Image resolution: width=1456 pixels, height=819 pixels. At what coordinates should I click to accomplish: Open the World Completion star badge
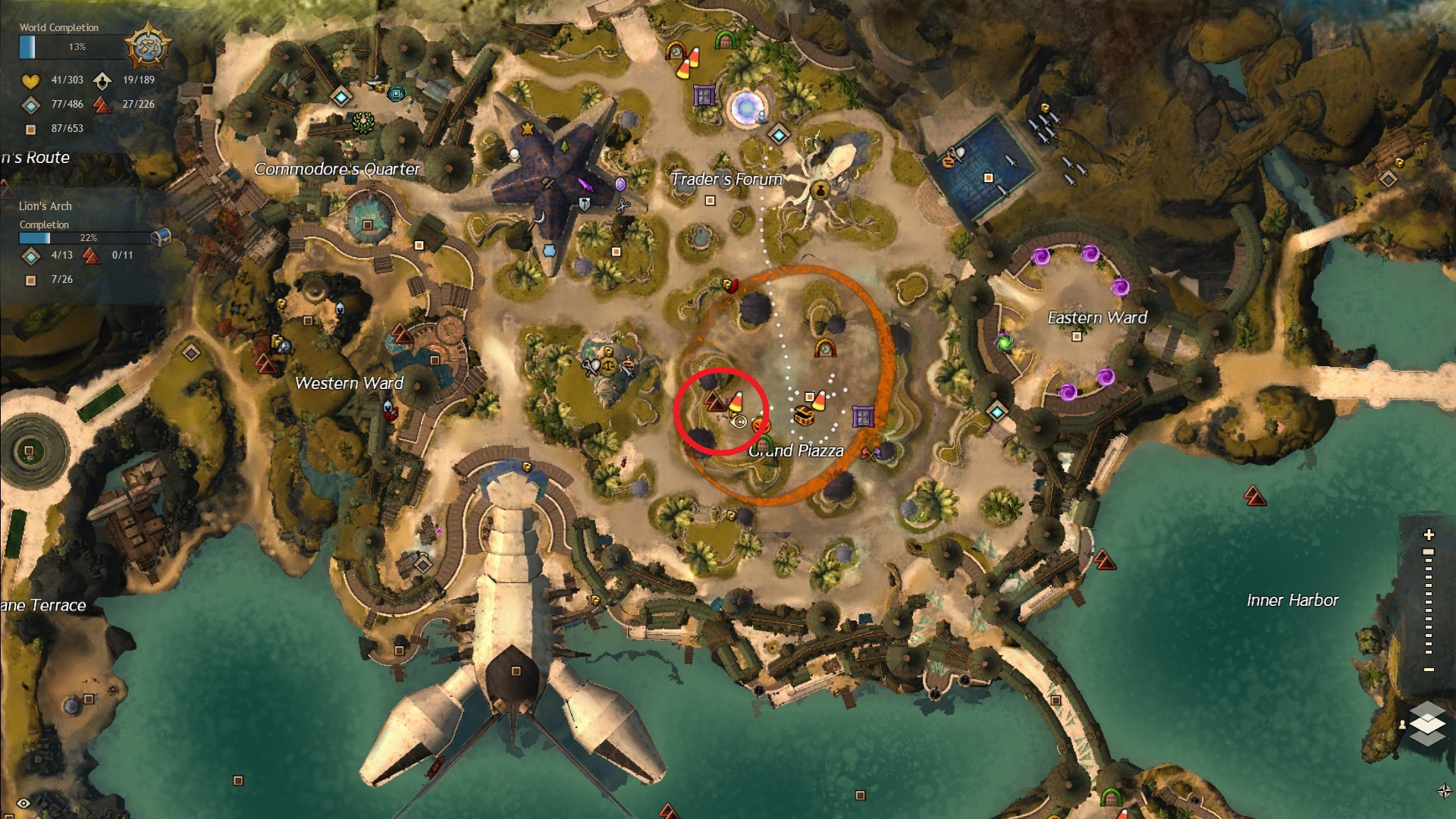coord(147,47)
